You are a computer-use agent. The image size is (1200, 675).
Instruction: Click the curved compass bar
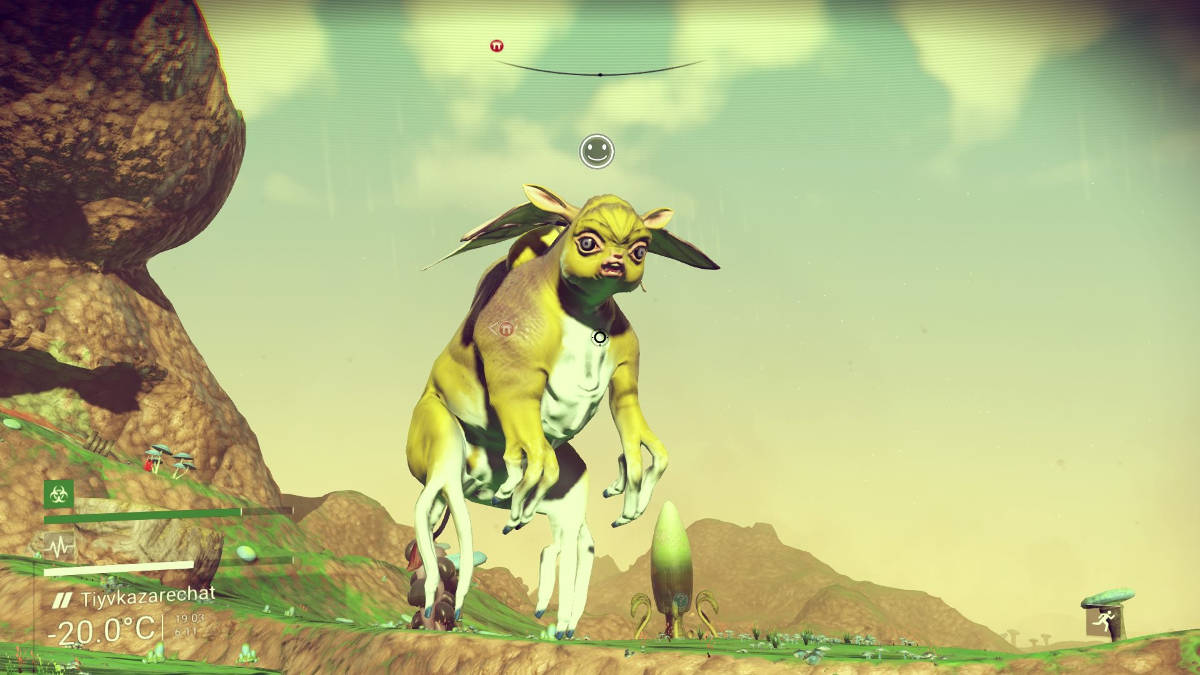(600, 71)
